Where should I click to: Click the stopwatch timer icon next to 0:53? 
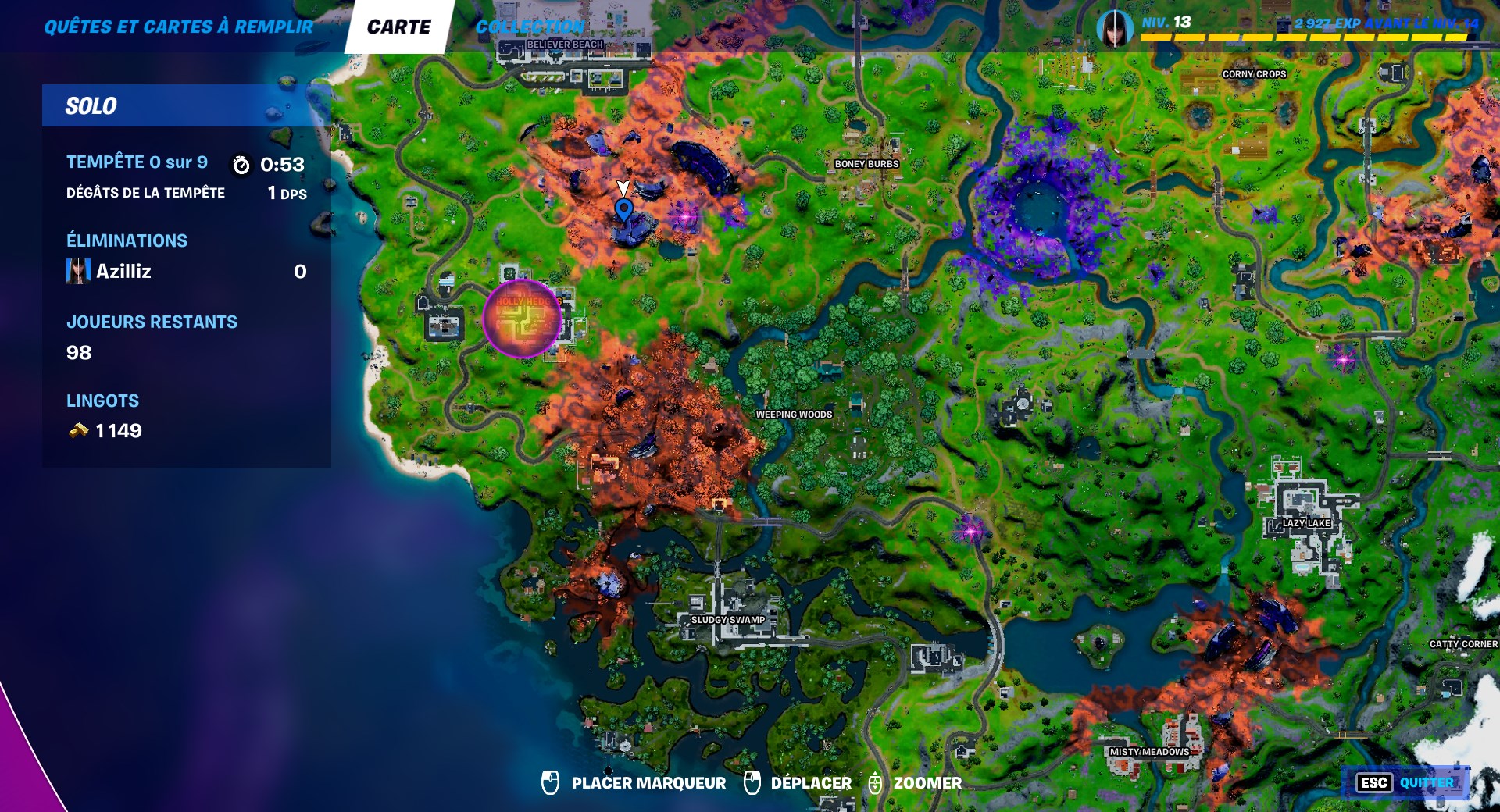pyautogui.click(x=240, y=164)
